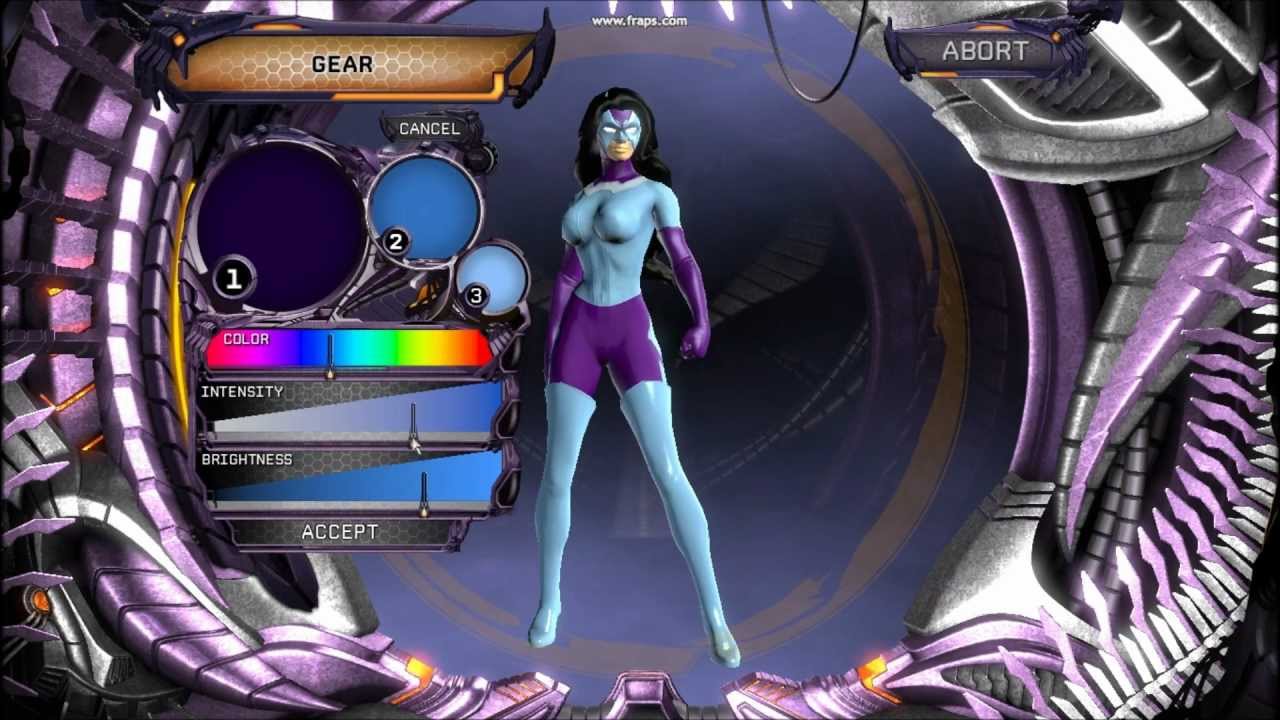1280x720 pixels.
Task: Pick the light blue color swatch 3
Action: point(492,277)
